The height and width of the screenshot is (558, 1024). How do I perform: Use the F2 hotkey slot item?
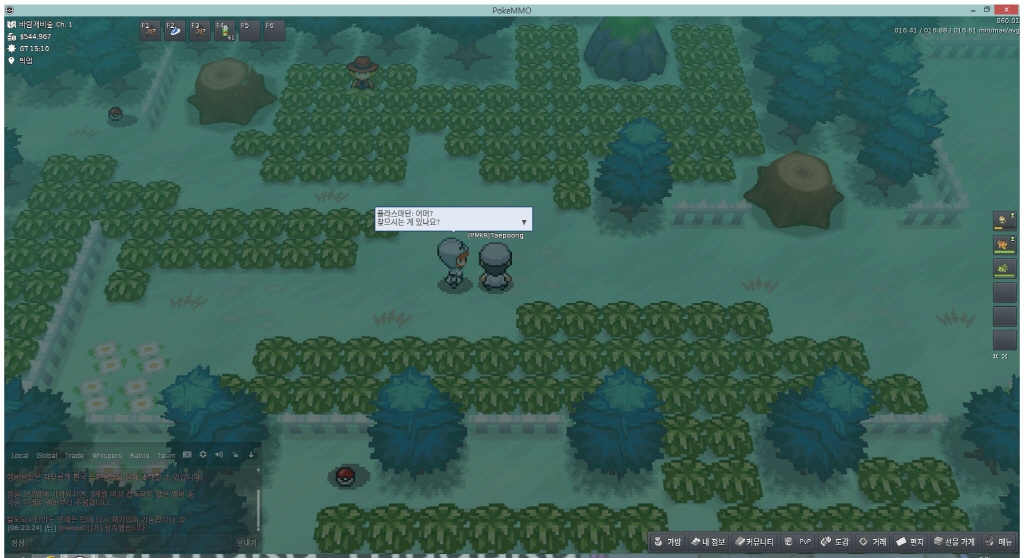tap(175, 31)
